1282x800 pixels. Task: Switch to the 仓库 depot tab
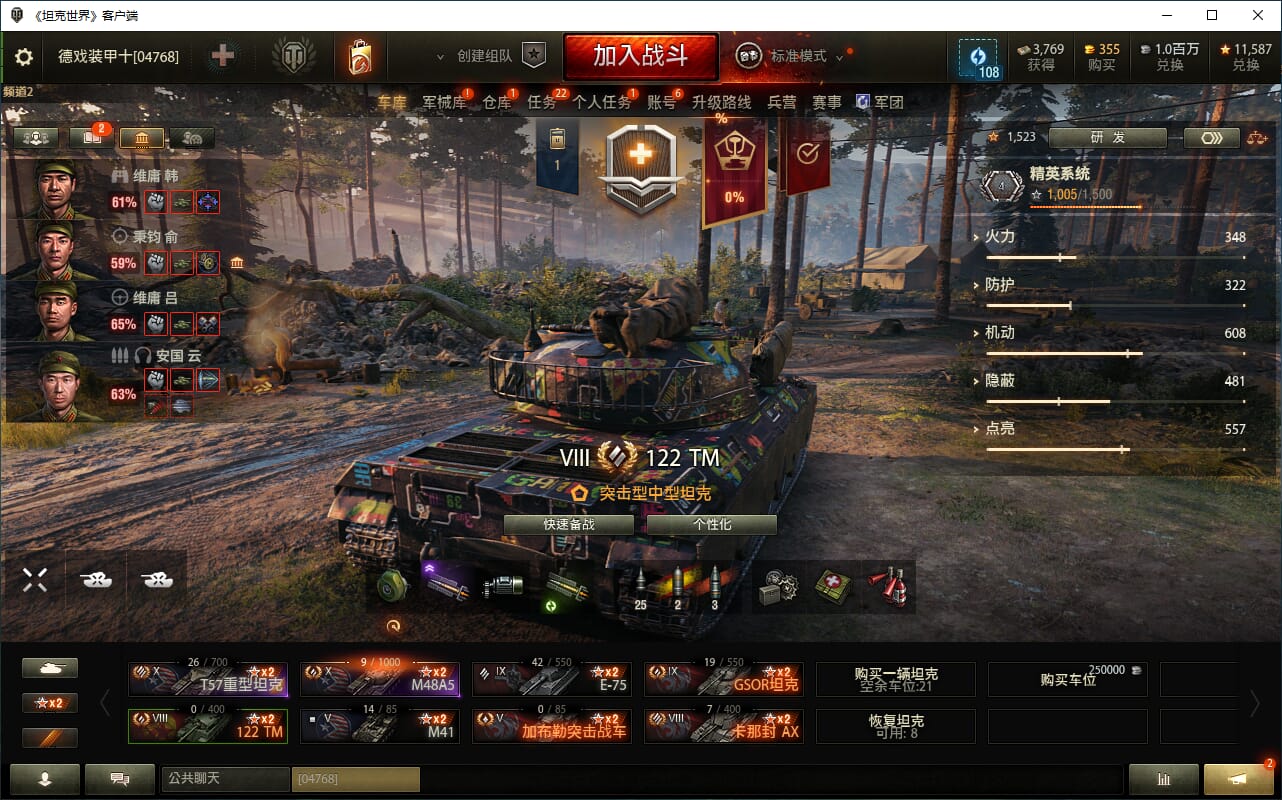[496, 102]
